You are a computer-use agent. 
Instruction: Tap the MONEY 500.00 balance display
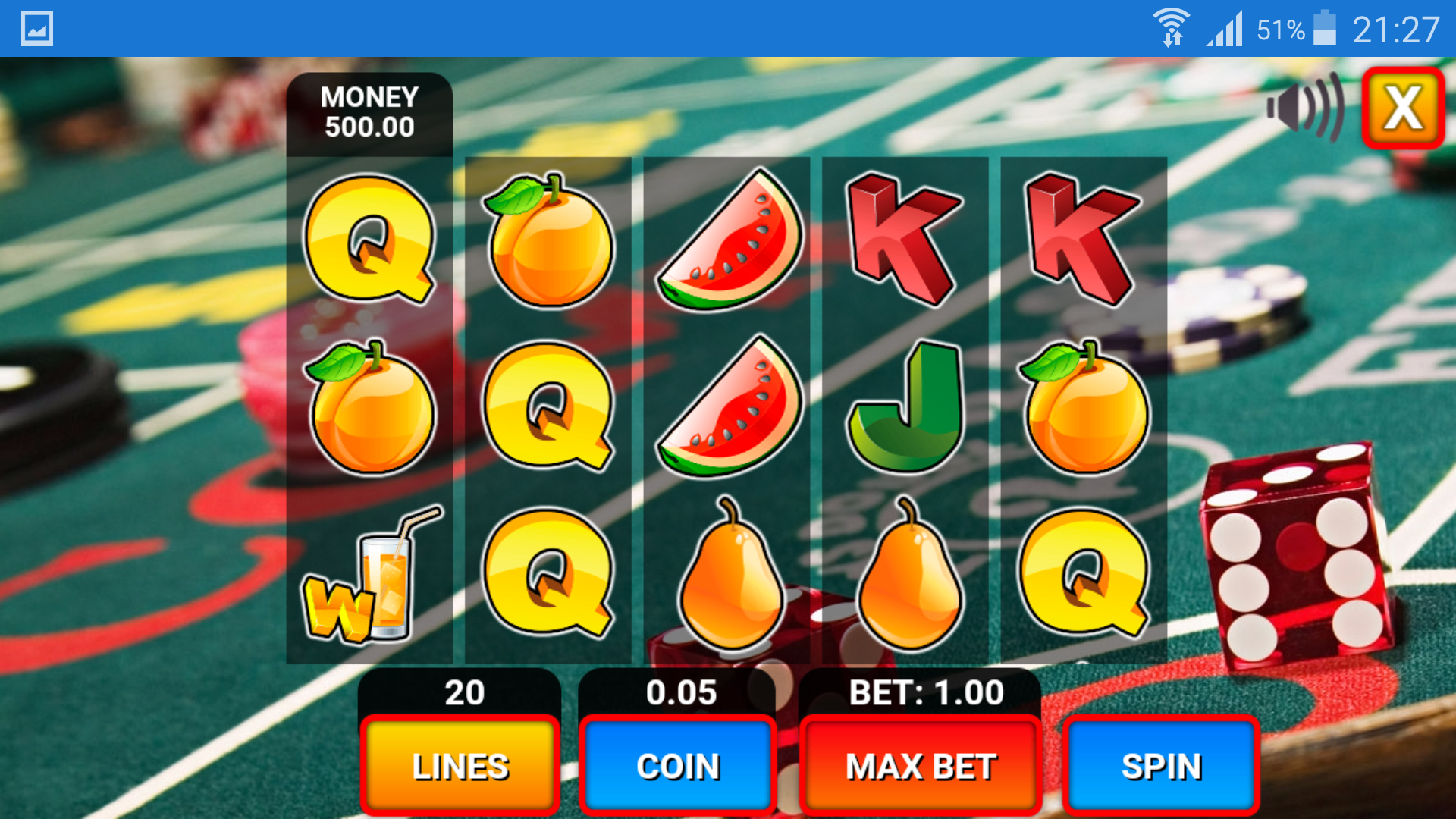tap(369, 112)
